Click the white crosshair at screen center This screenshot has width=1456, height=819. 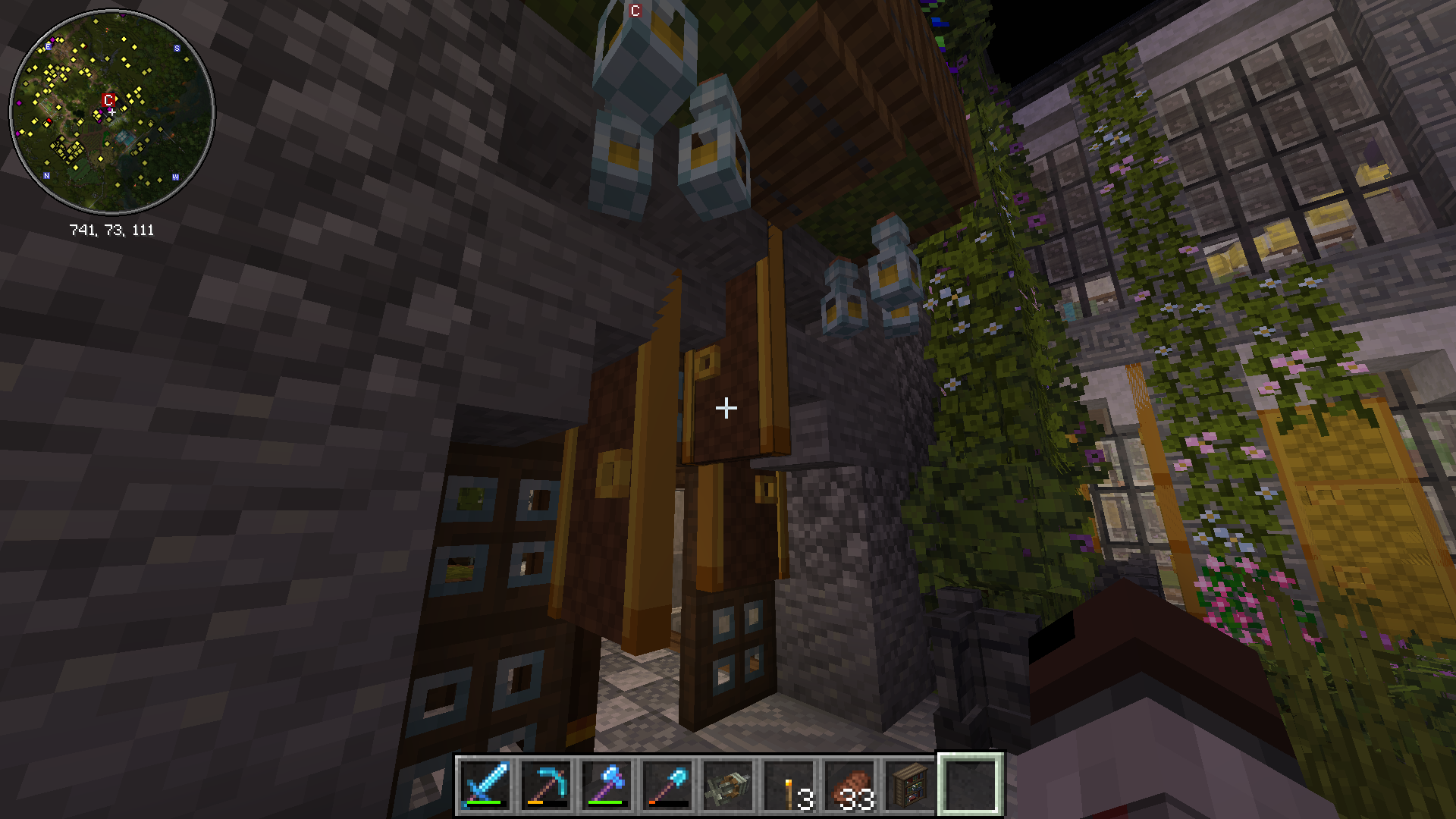point(726,408)
